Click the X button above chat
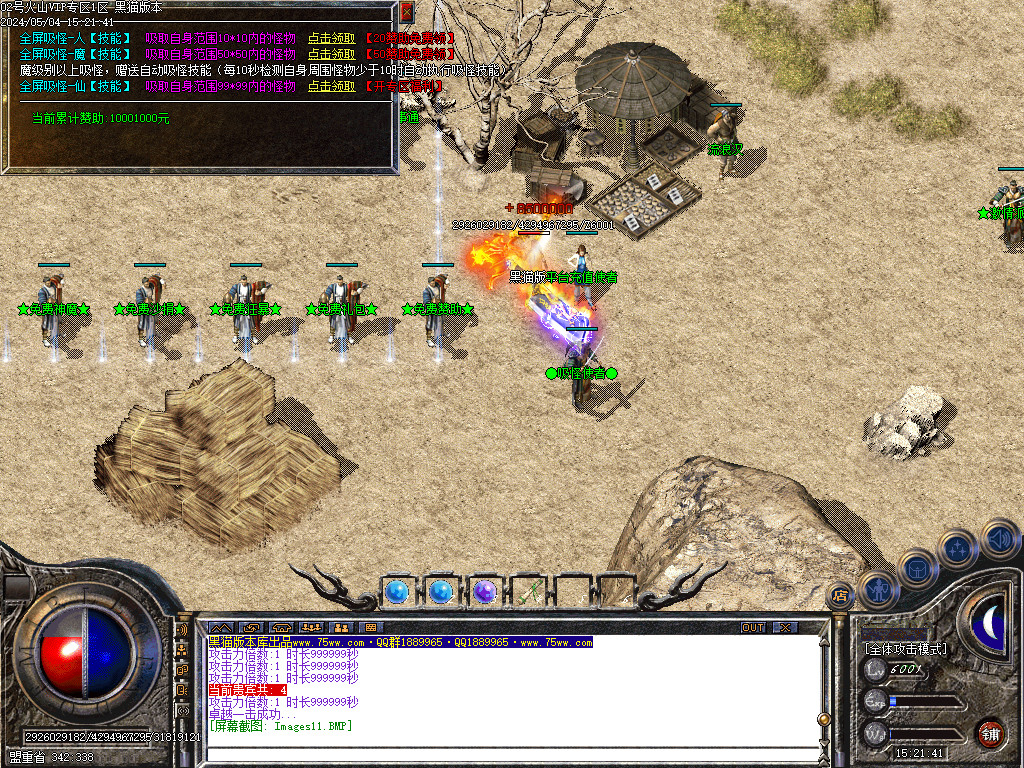1024x768 pixels. (785, 627)
